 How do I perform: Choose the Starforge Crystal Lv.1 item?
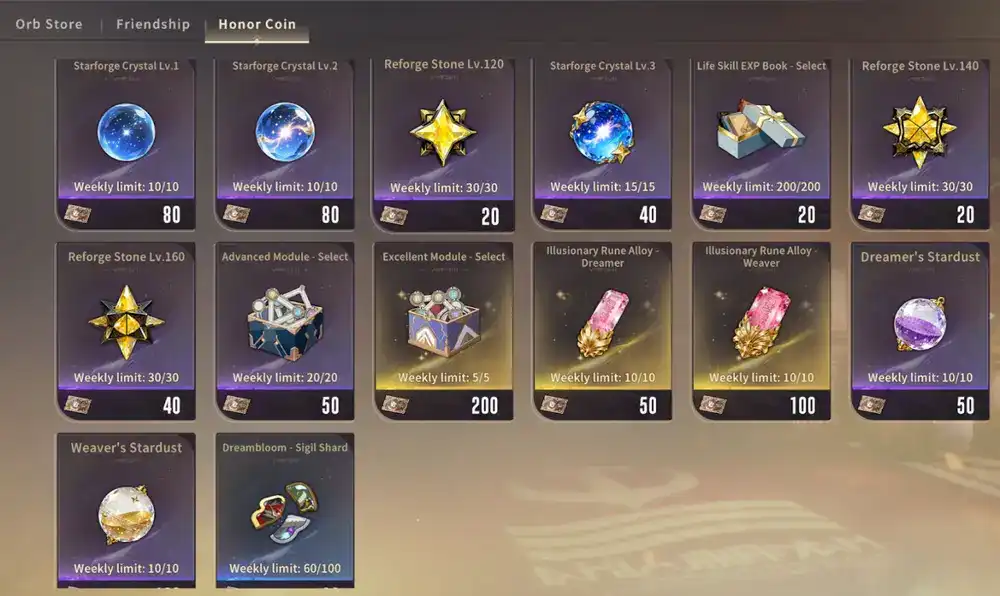[x=126, y=135]
